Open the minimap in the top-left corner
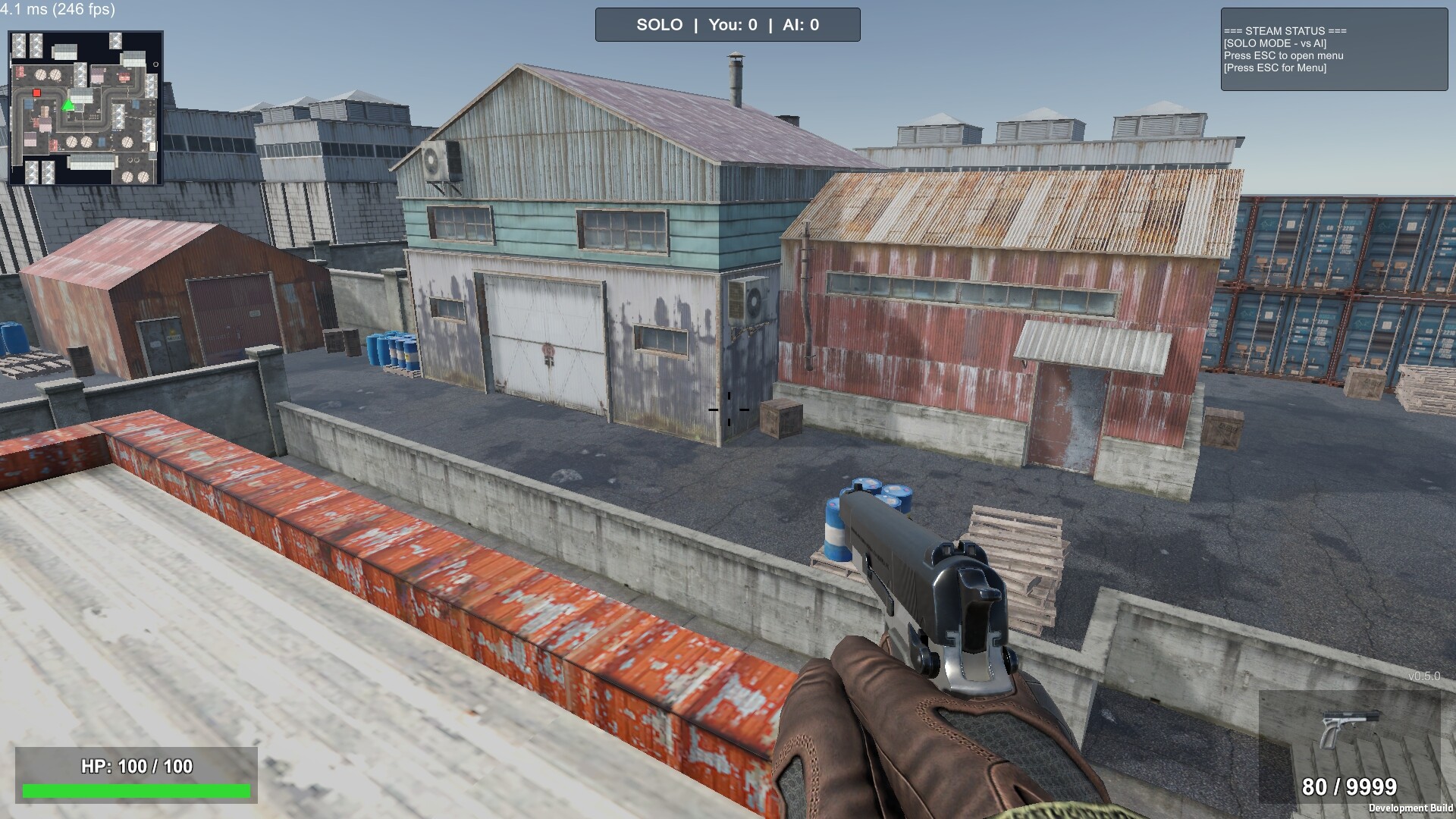The height and width of the screenshot is (819, 1456). pos(86,107)
